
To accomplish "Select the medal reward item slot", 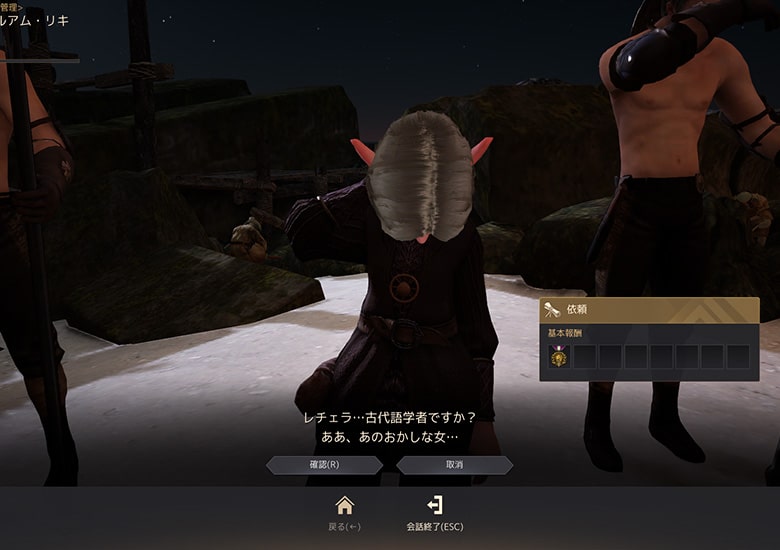I will pyautogui.click(x=560, y=356).
